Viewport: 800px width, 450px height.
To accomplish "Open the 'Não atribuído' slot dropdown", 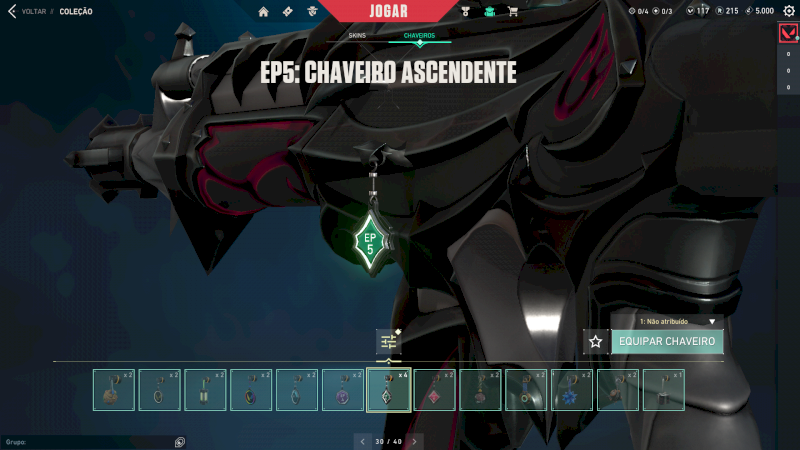I will pos(680,322).
